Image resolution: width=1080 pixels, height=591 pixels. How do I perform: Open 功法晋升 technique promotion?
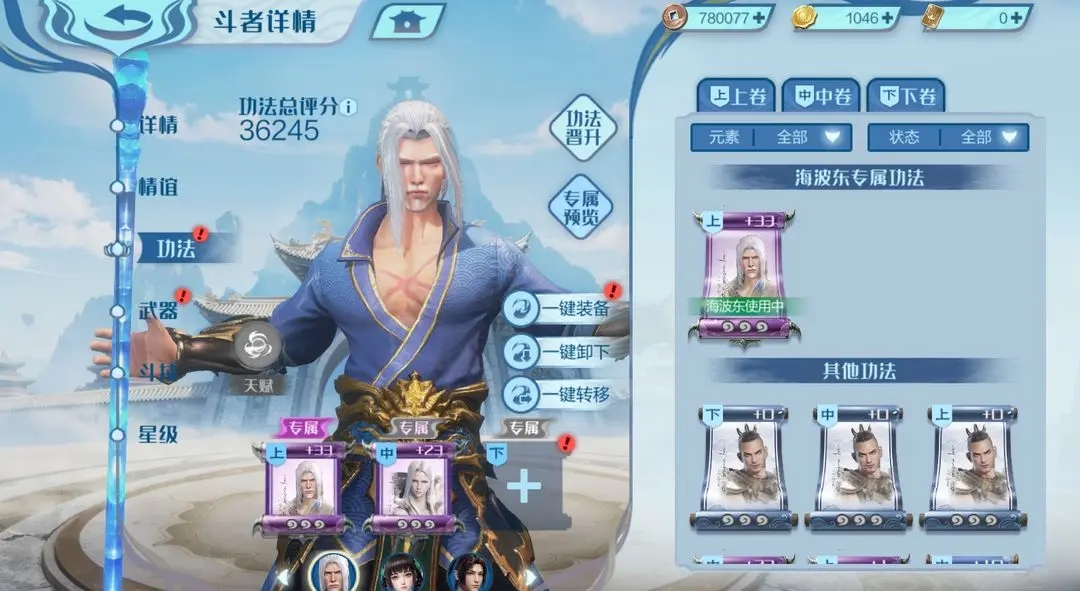coord(582,127)
